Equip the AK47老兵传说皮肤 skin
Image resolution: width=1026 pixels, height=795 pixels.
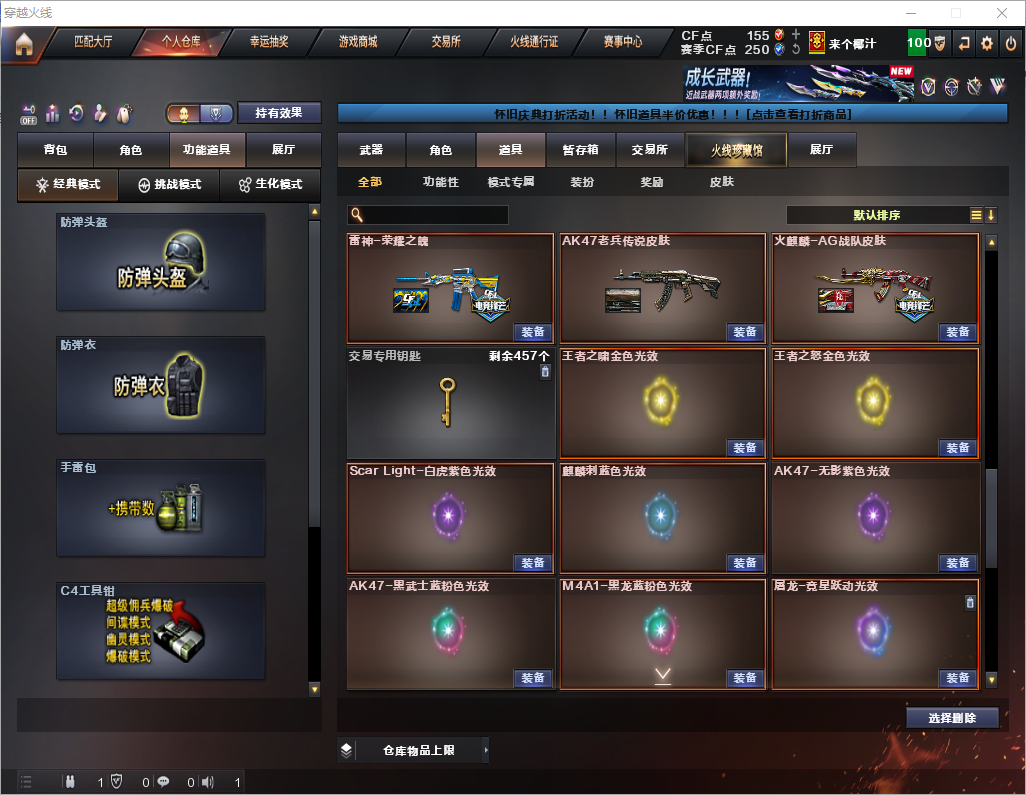tap(744, 332)
